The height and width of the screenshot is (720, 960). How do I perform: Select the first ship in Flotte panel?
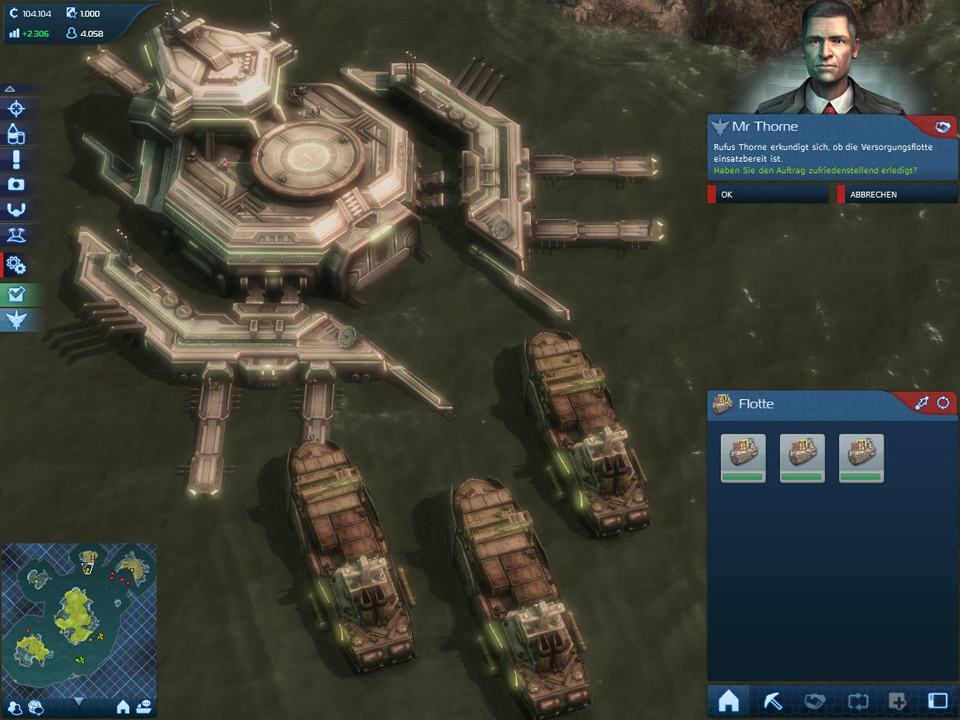743,456
